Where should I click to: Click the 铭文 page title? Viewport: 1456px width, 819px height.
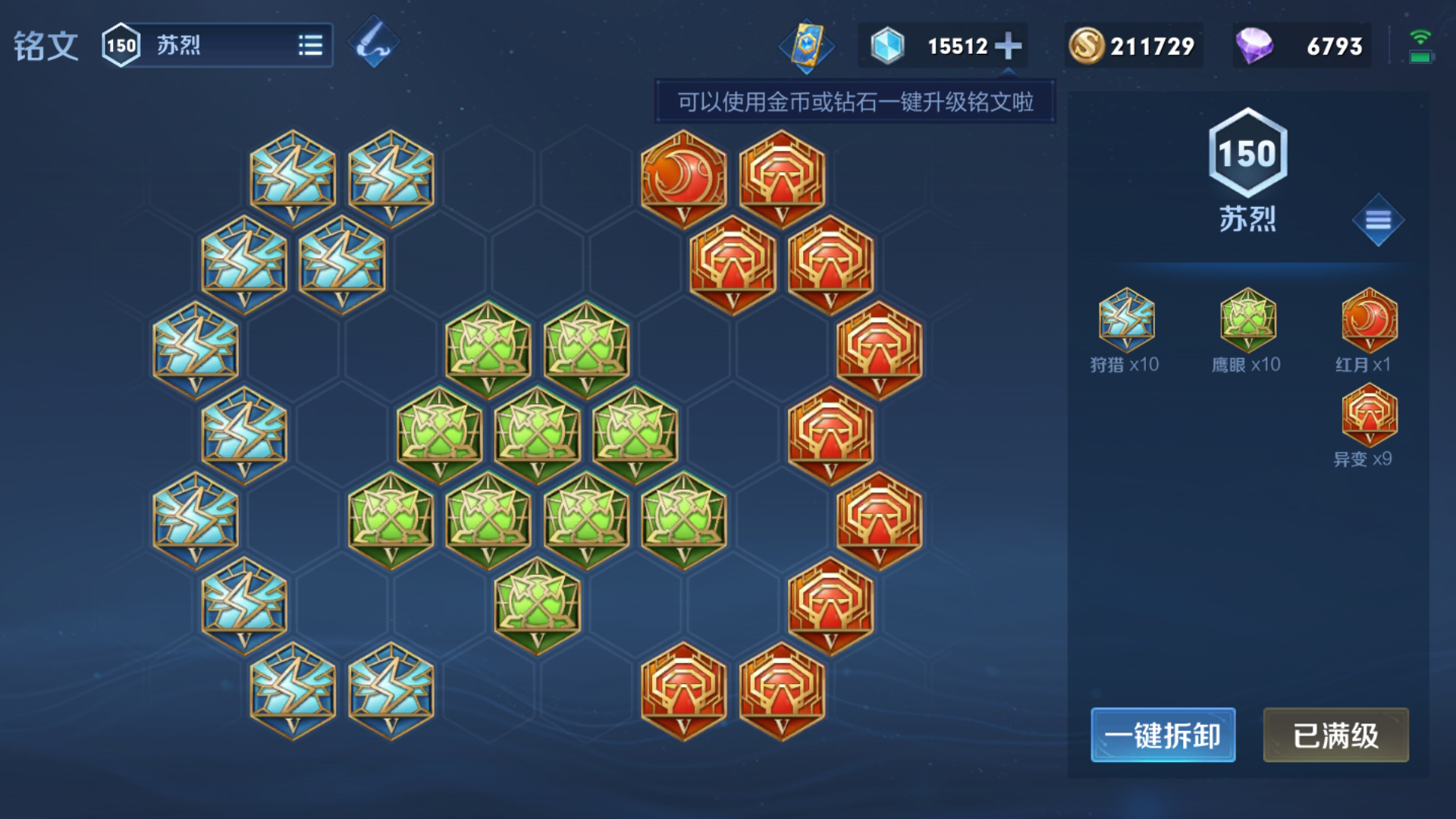[x=45, y=43]
